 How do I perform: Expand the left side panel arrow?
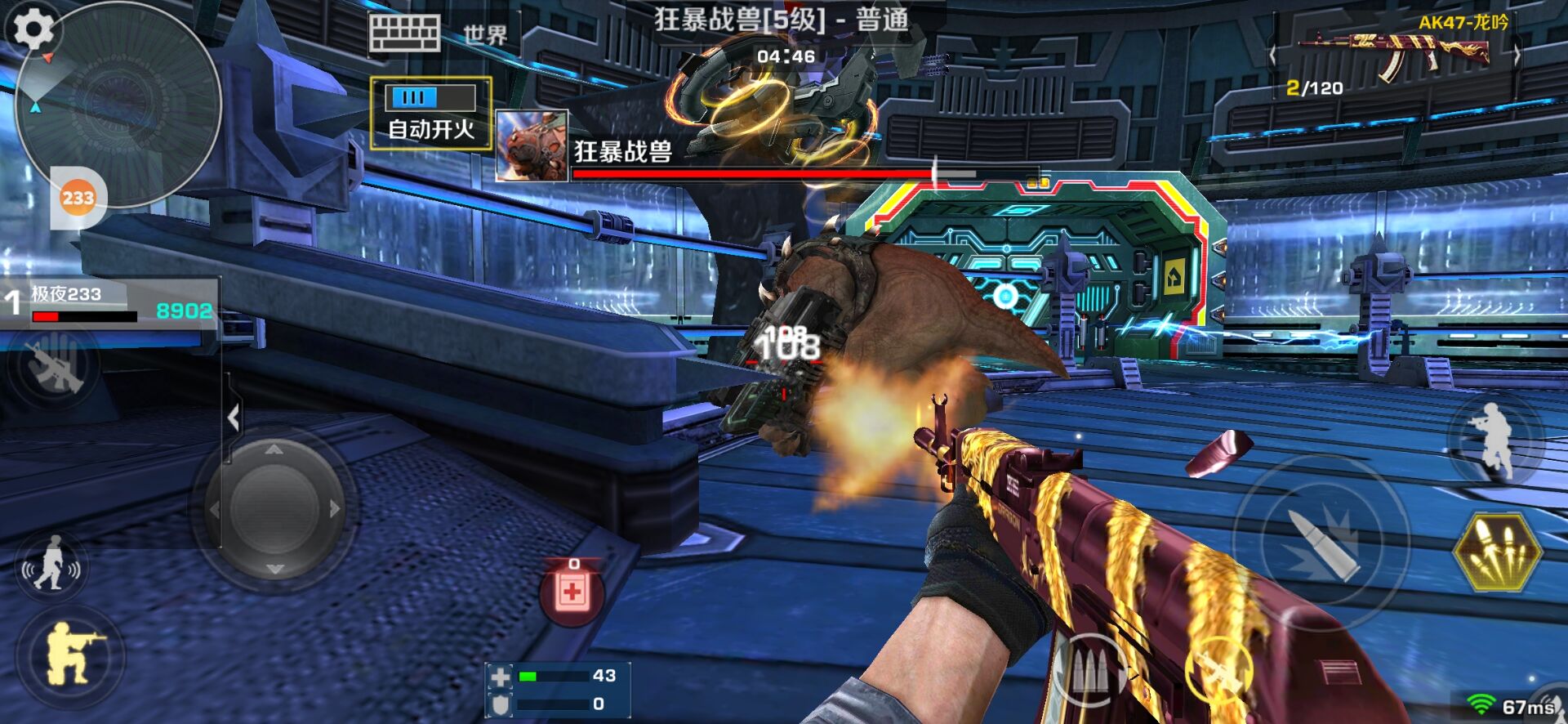pos(234,418)
